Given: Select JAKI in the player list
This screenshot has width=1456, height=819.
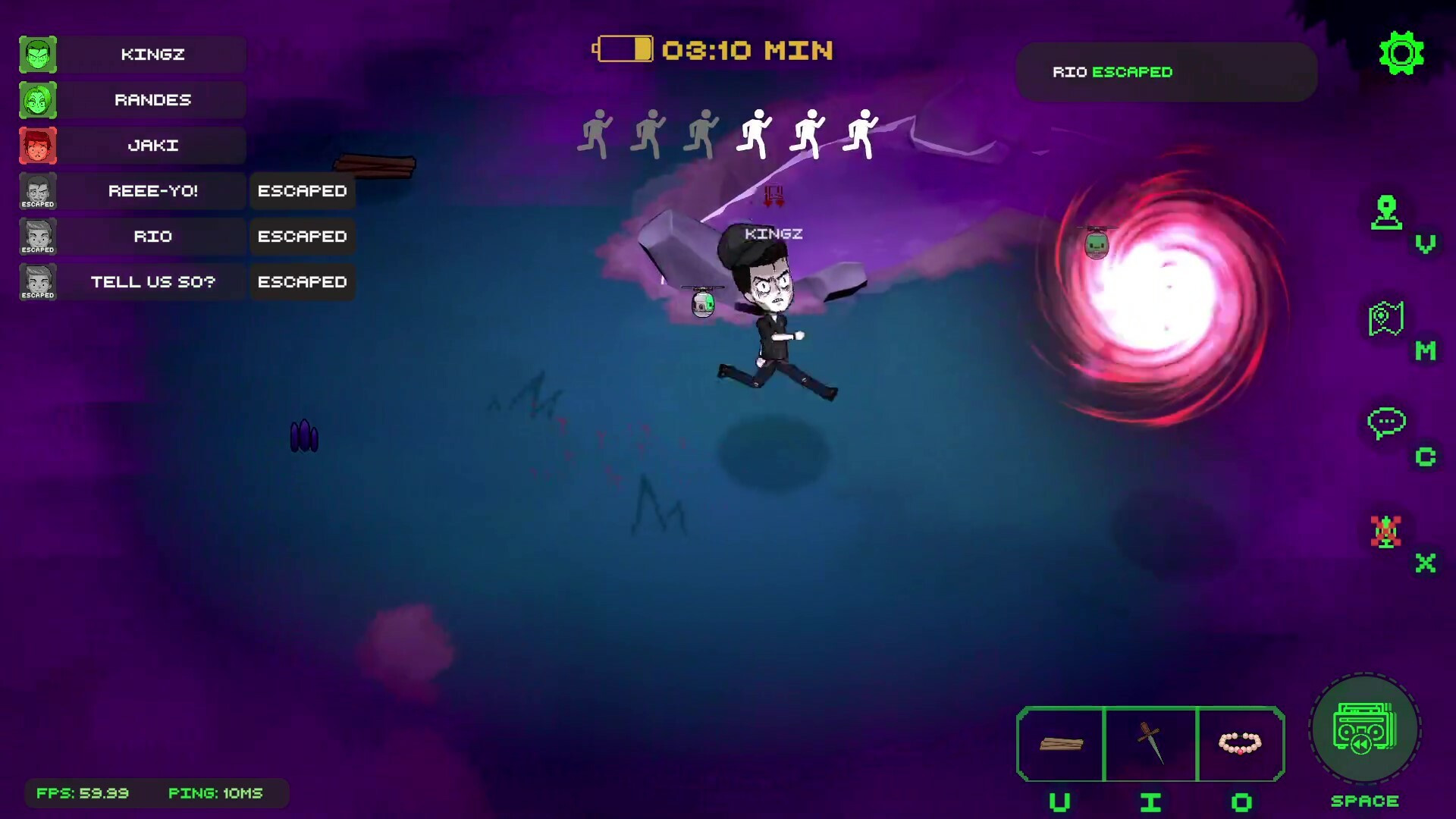Looking at the screenshot, I should [x=152, y=146].
